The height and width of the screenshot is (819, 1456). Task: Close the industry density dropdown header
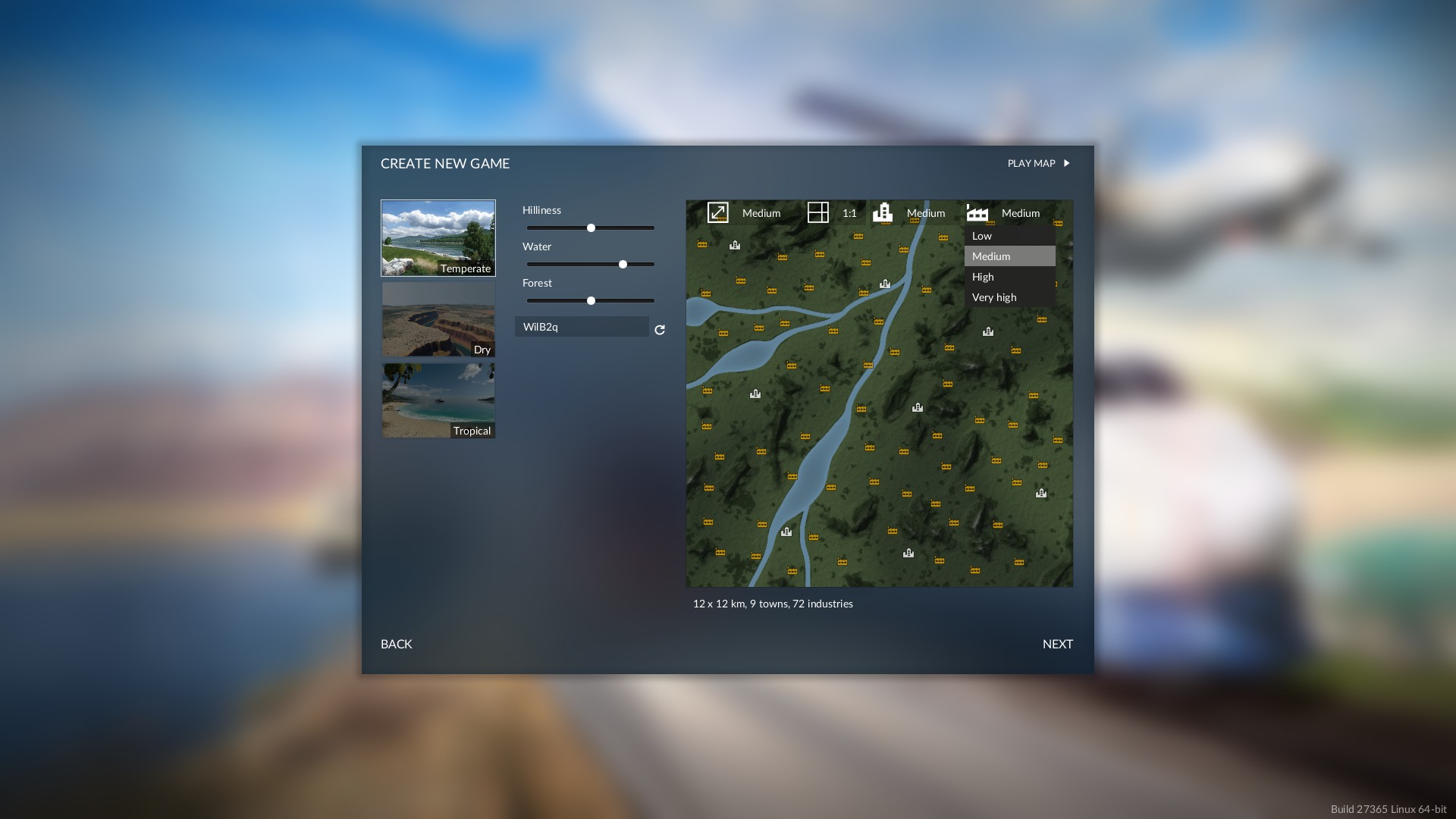click(x=1004, y=213)
